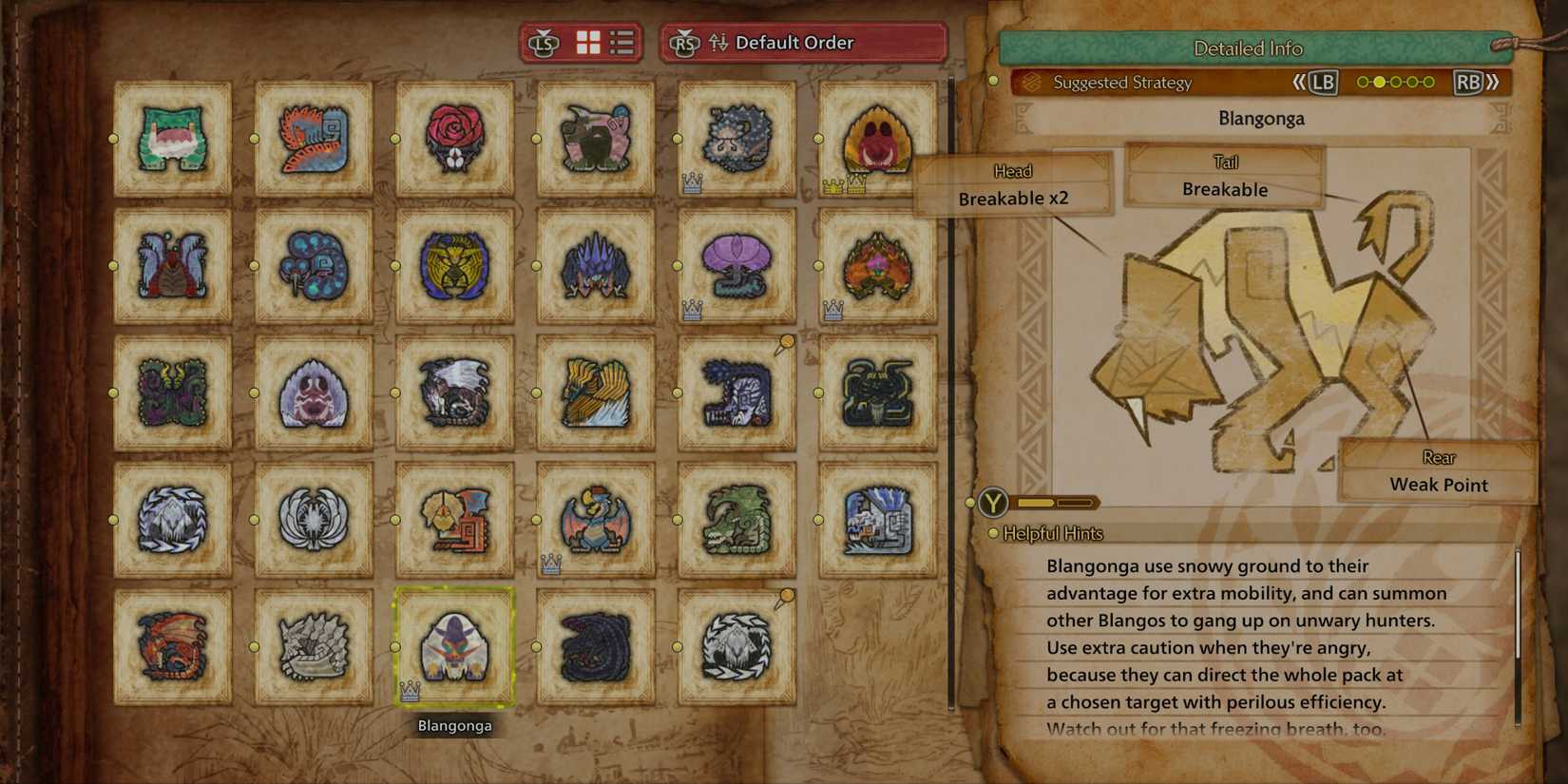Select the Blangonga monster icon
The image size is (1568, 784).
pos(454,646)
